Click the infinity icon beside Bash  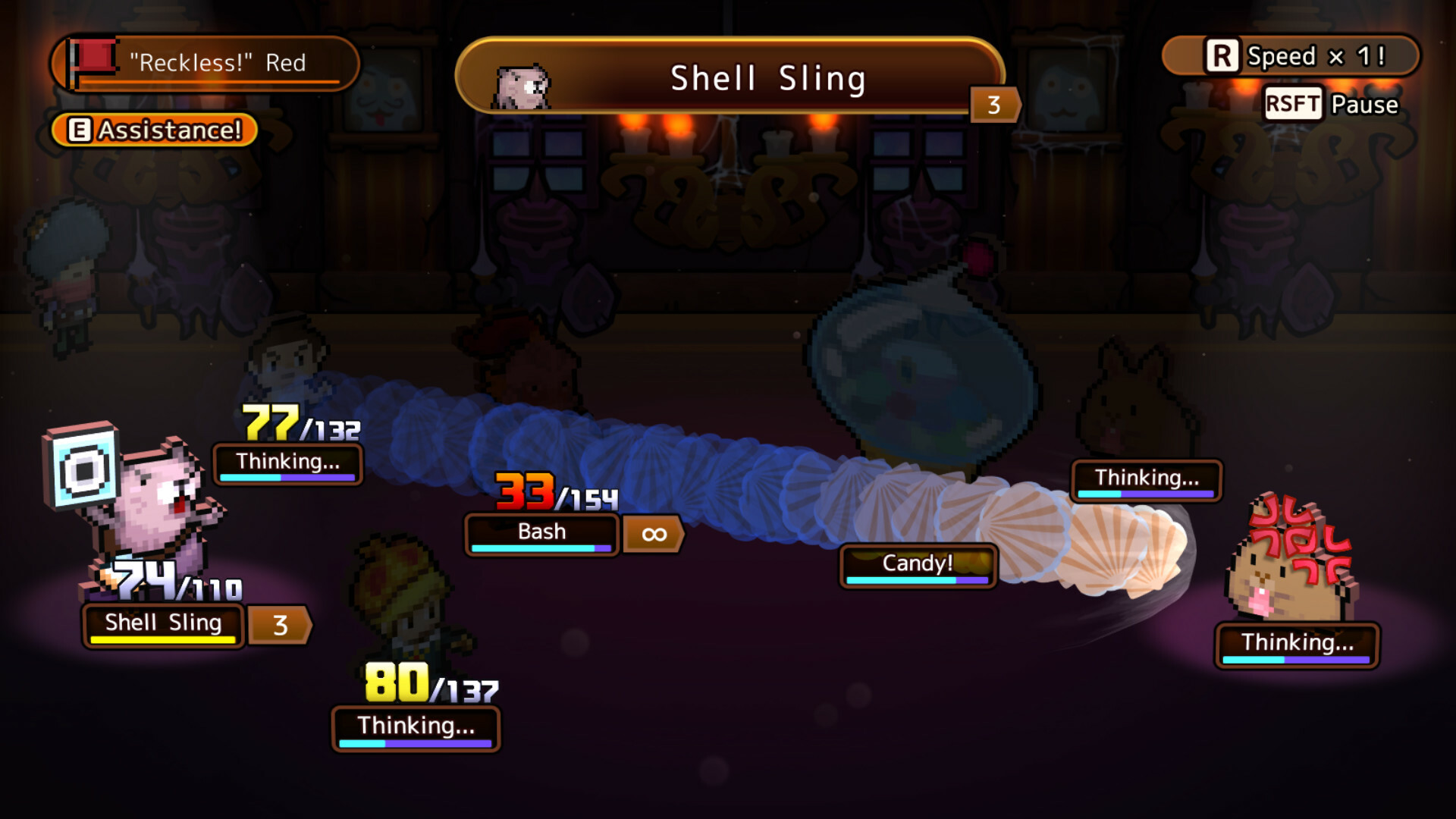pos(652,534)
